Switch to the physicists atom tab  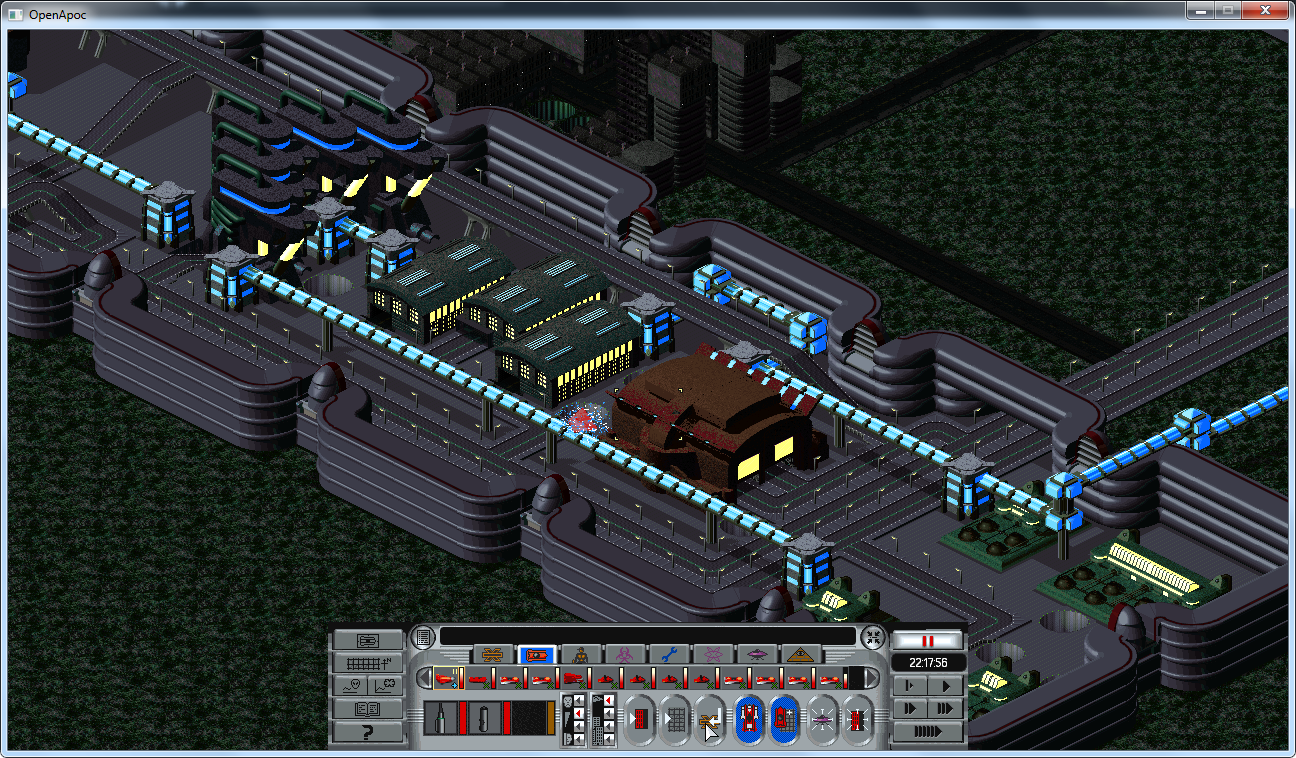tap(712, 655)
